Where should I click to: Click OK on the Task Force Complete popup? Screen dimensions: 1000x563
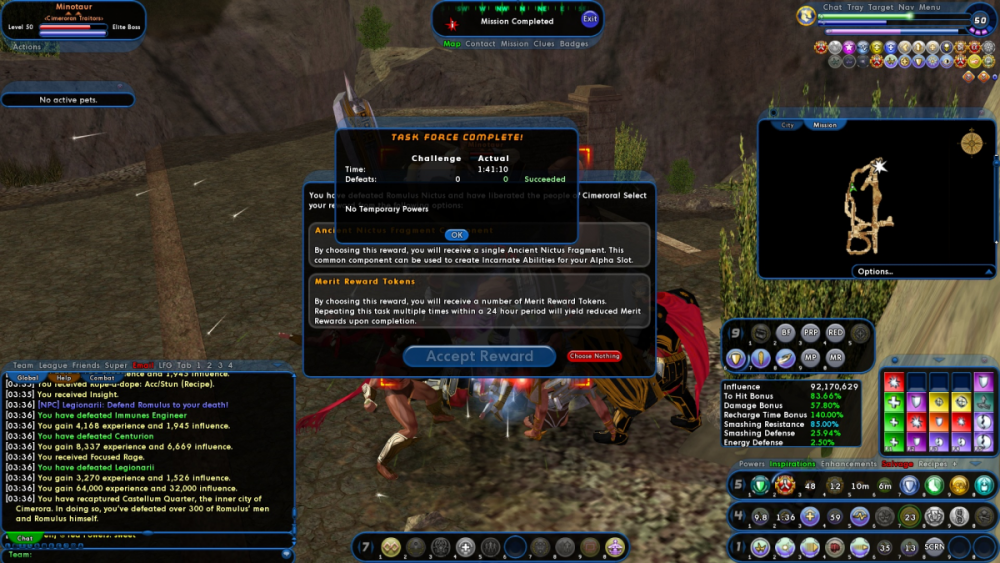[456, 235]
